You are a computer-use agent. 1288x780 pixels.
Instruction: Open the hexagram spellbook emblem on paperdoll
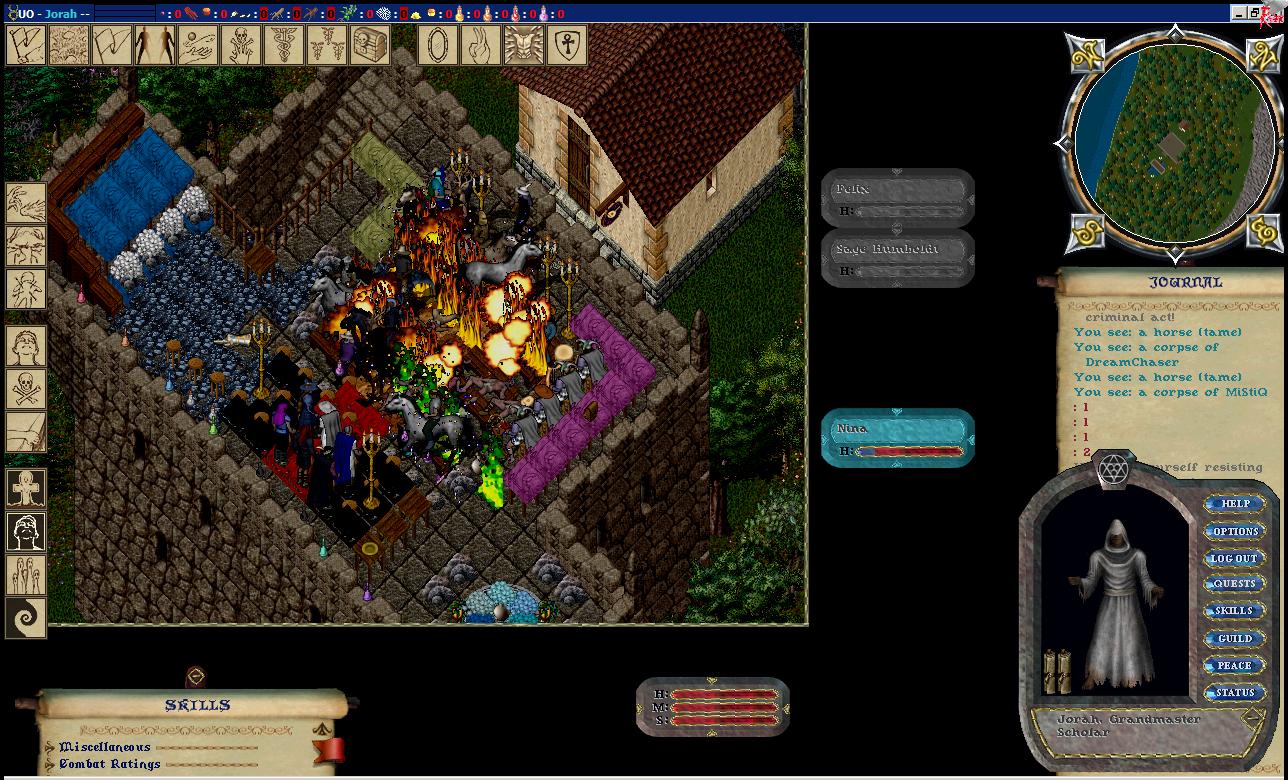point(1113,469)
